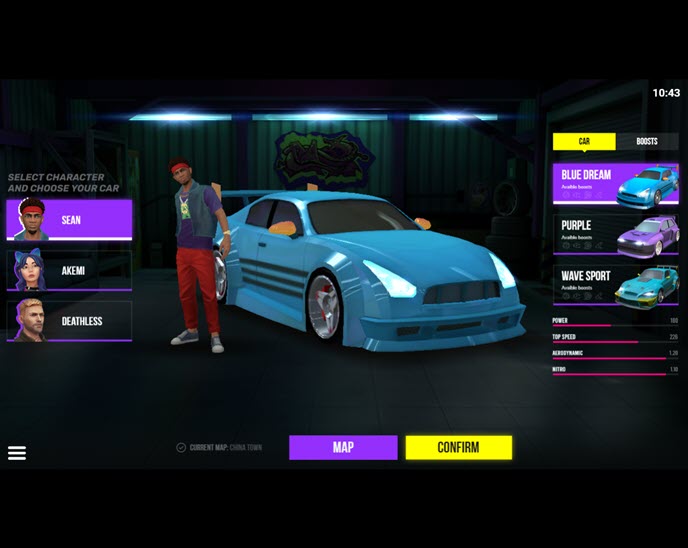Open the hamburger menu
The image size is (688, 548).
[17, 453]
